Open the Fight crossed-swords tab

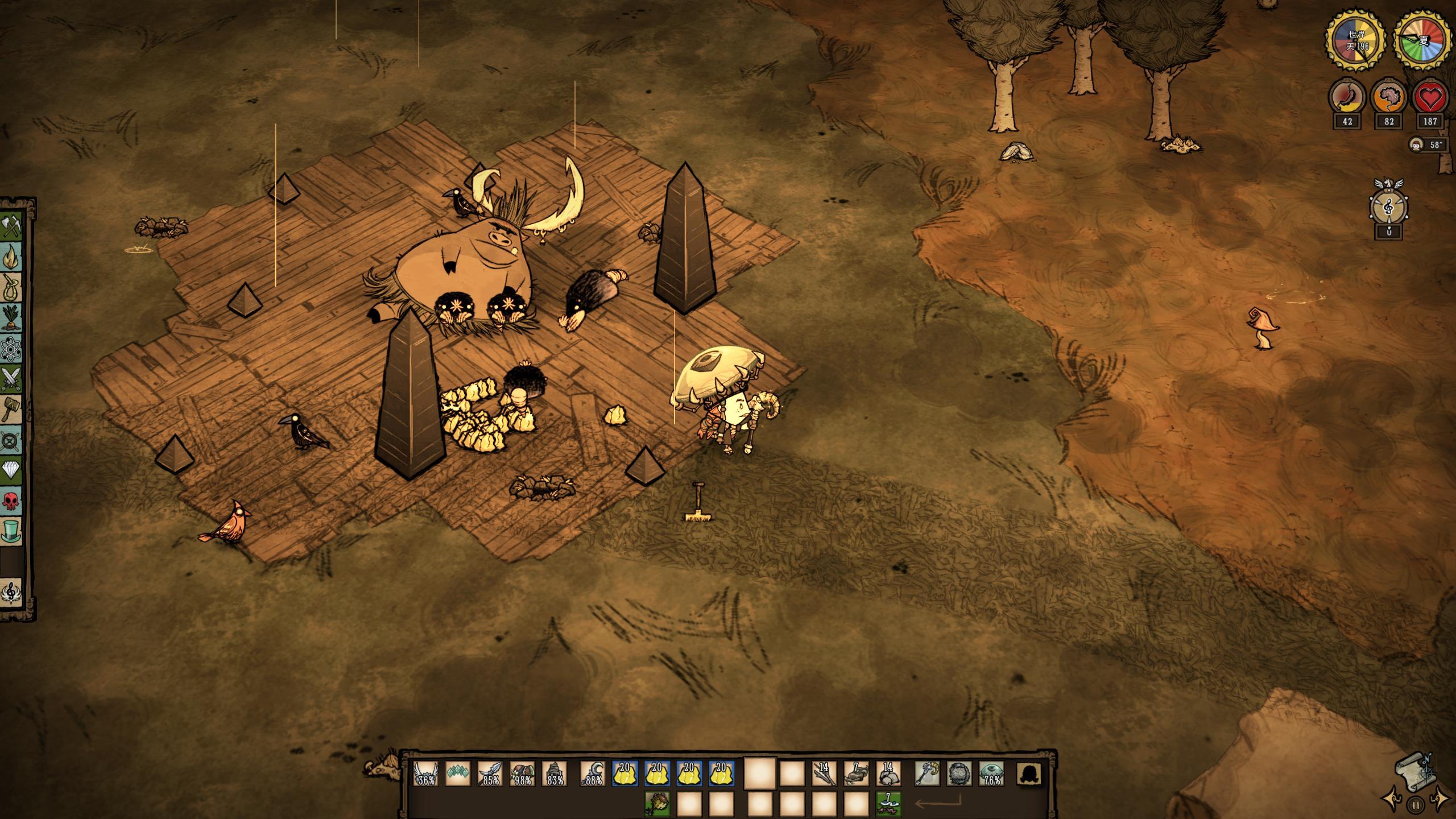pyautogui.click(x=11, y=378)
